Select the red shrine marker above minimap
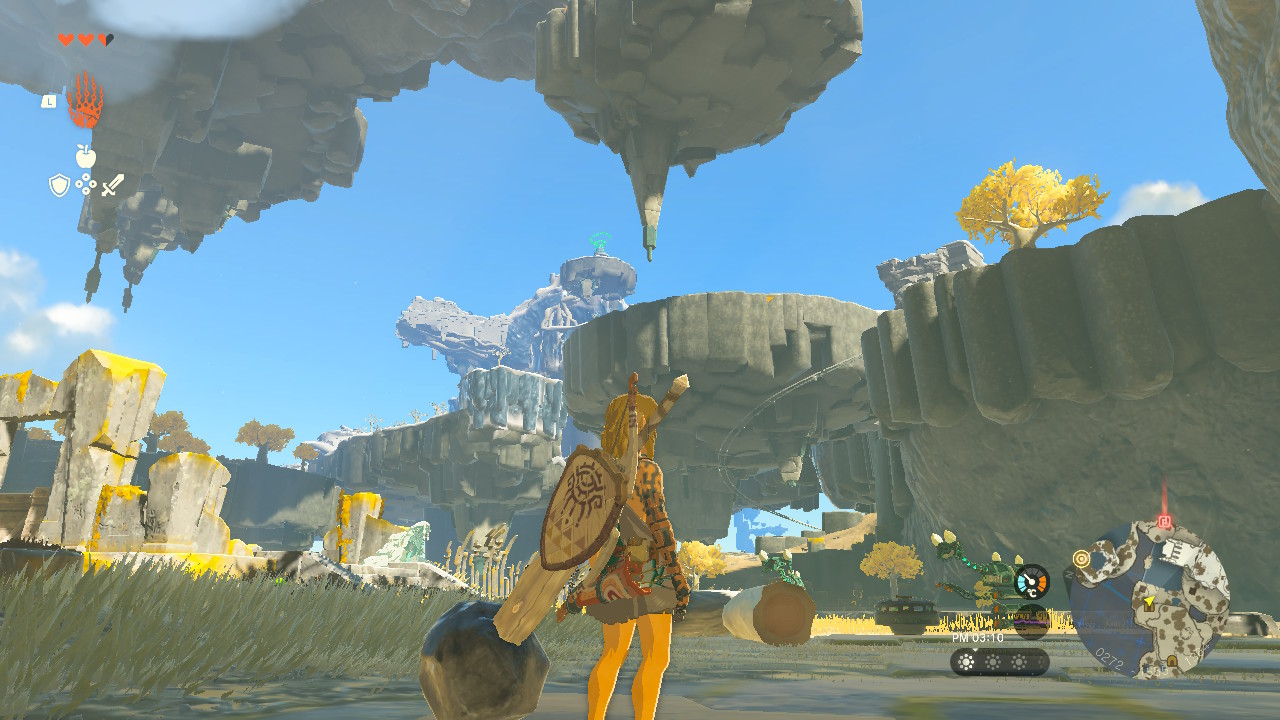This screenshot has height=720, width=1280. coord(1164,521)
